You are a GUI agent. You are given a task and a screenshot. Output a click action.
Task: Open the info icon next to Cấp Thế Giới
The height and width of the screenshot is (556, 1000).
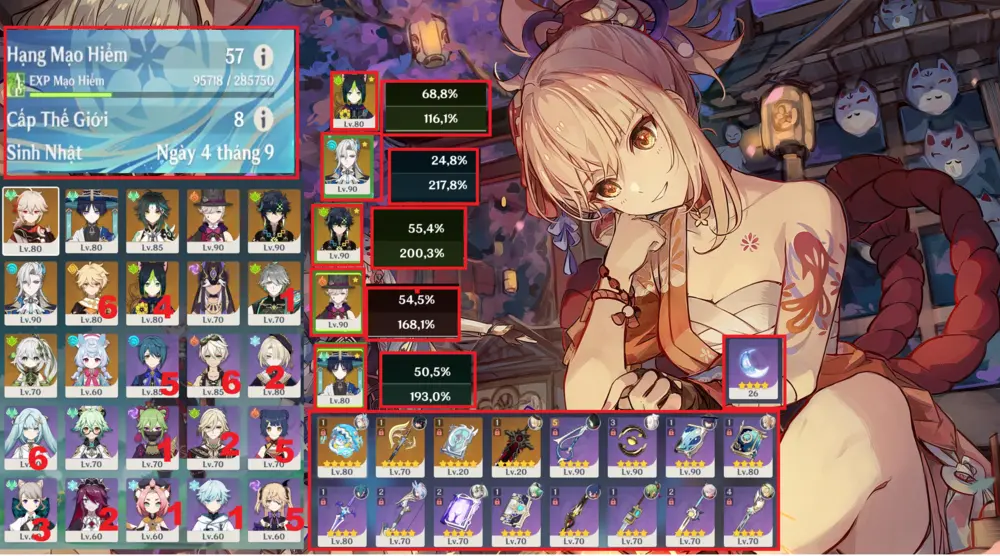264,119
